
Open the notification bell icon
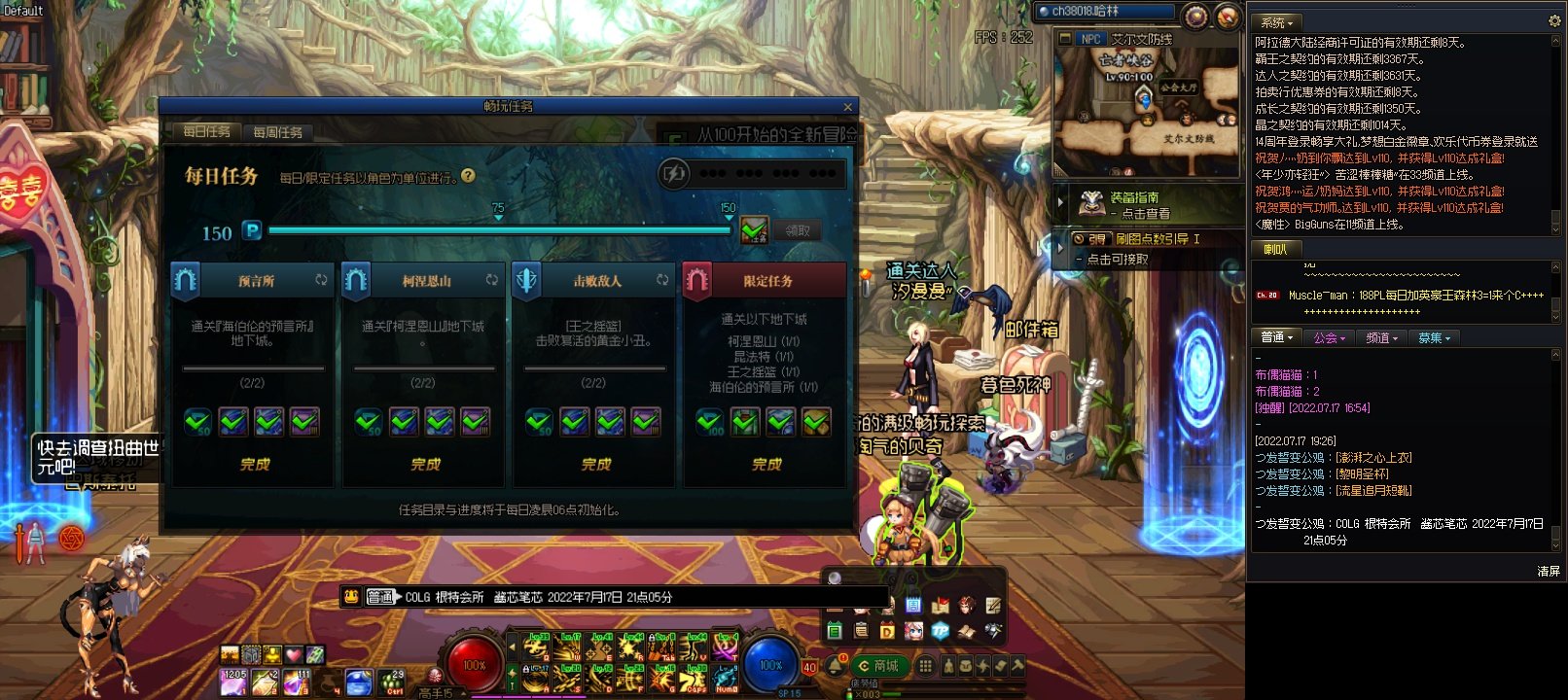pyautogui.click(x=836, y=666)
